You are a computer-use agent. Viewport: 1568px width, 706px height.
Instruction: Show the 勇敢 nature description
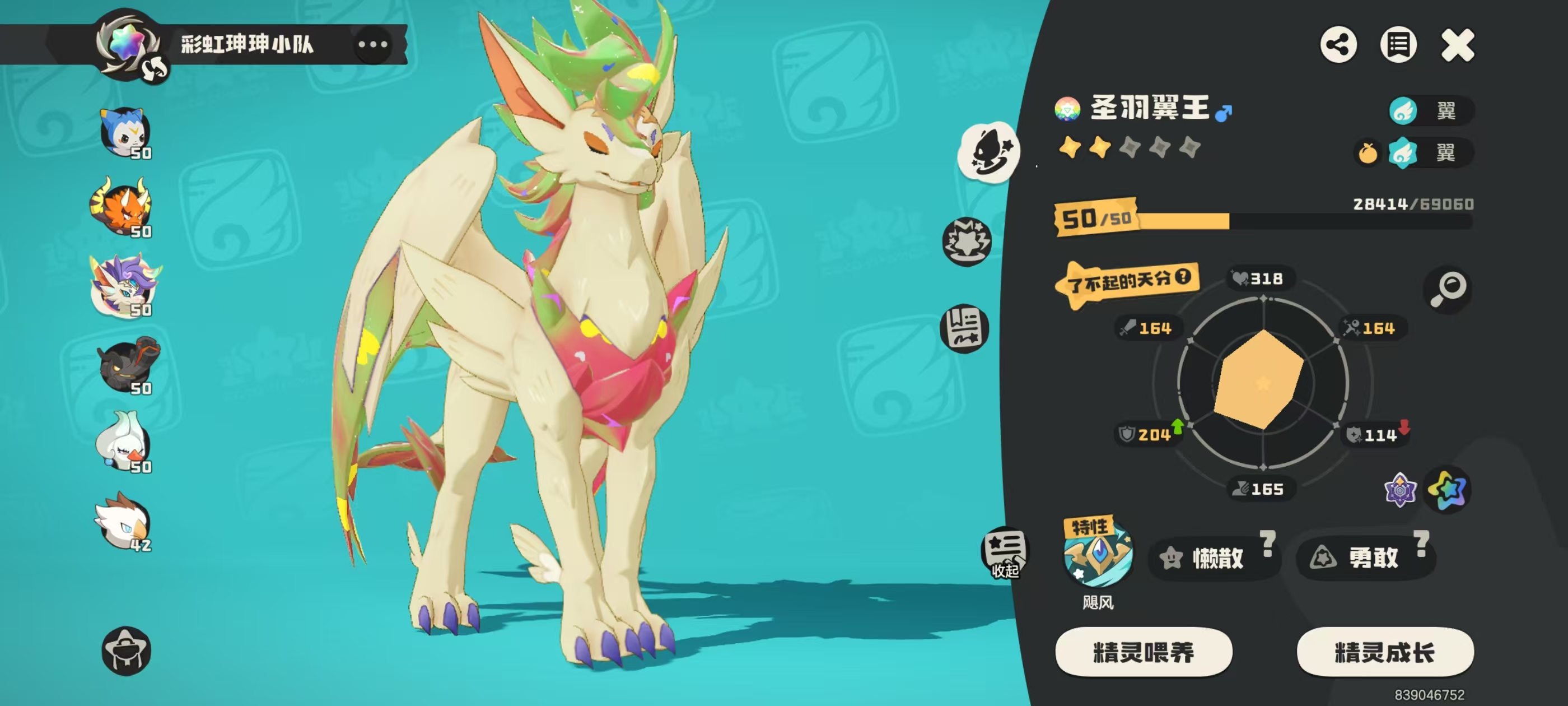click(x=1421, y=544)
